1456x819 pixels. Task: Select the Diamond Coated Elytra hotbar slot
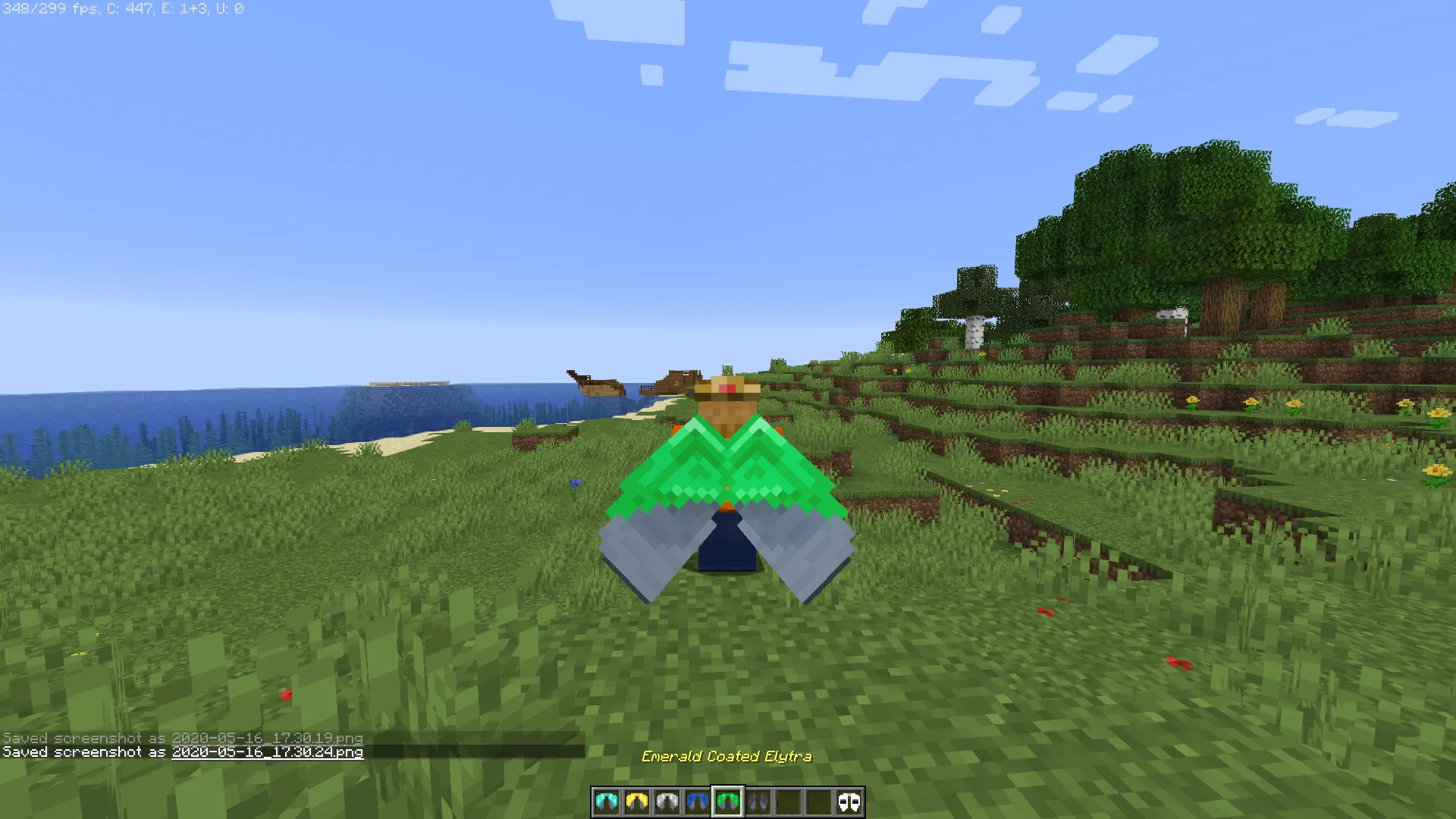point(605,804)
